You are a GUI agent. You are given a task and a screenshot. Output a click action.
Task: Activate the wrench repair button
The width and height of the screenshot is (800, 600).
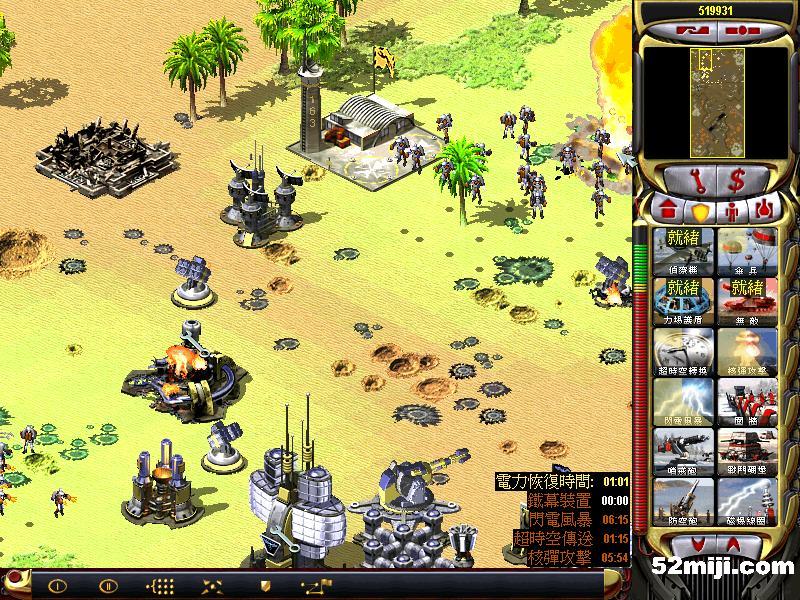695,180
